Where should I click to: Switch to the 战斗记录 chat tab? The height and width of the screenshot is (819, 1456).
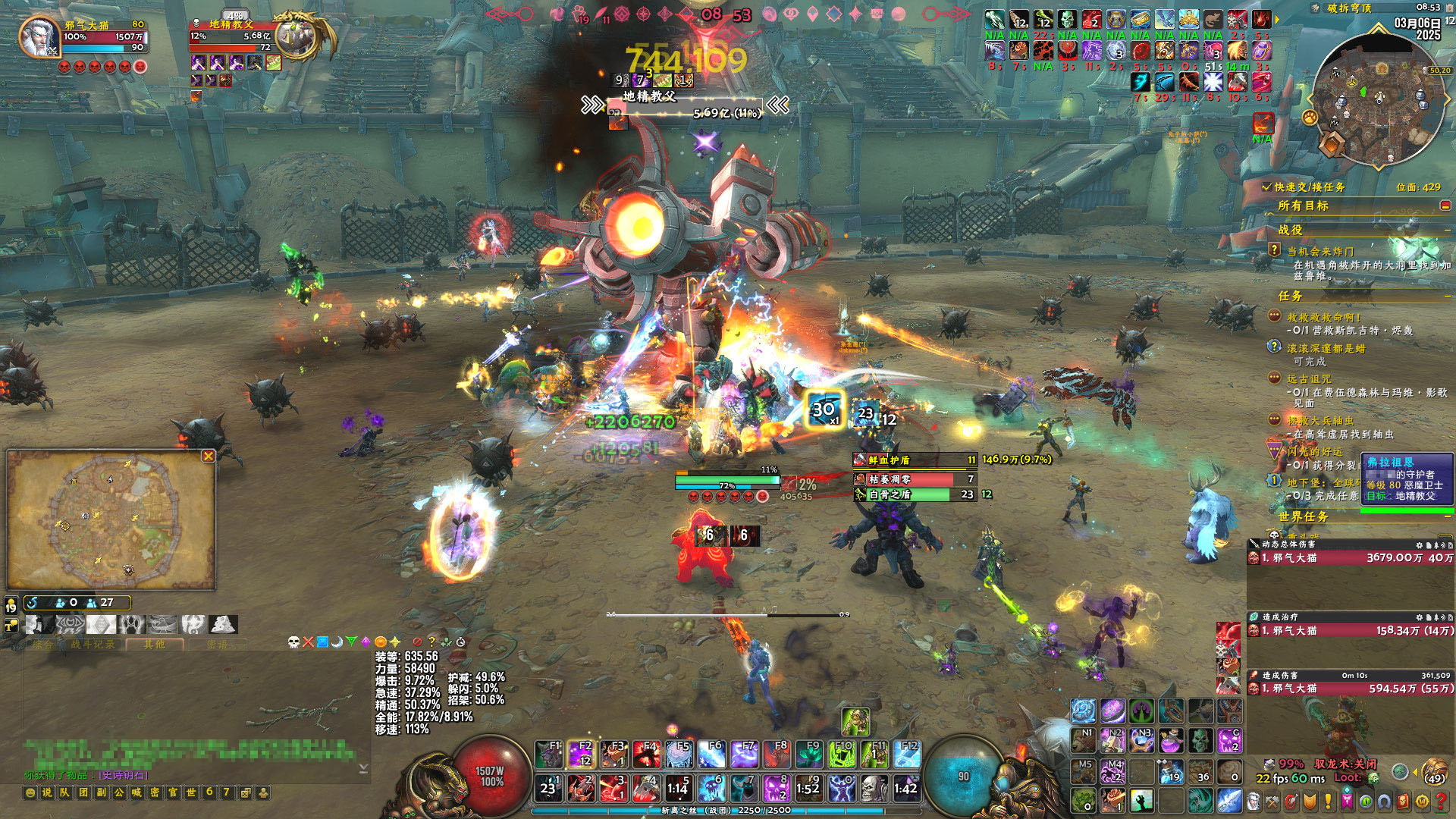pos(93,645)
